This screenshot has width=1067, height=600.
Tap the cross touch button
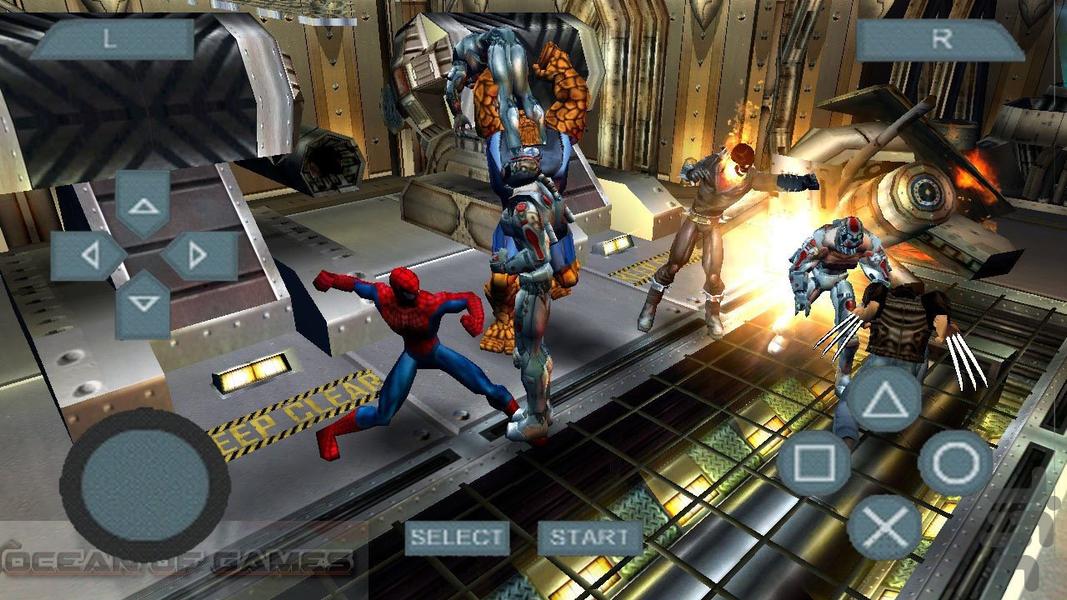tap(884, 527)
